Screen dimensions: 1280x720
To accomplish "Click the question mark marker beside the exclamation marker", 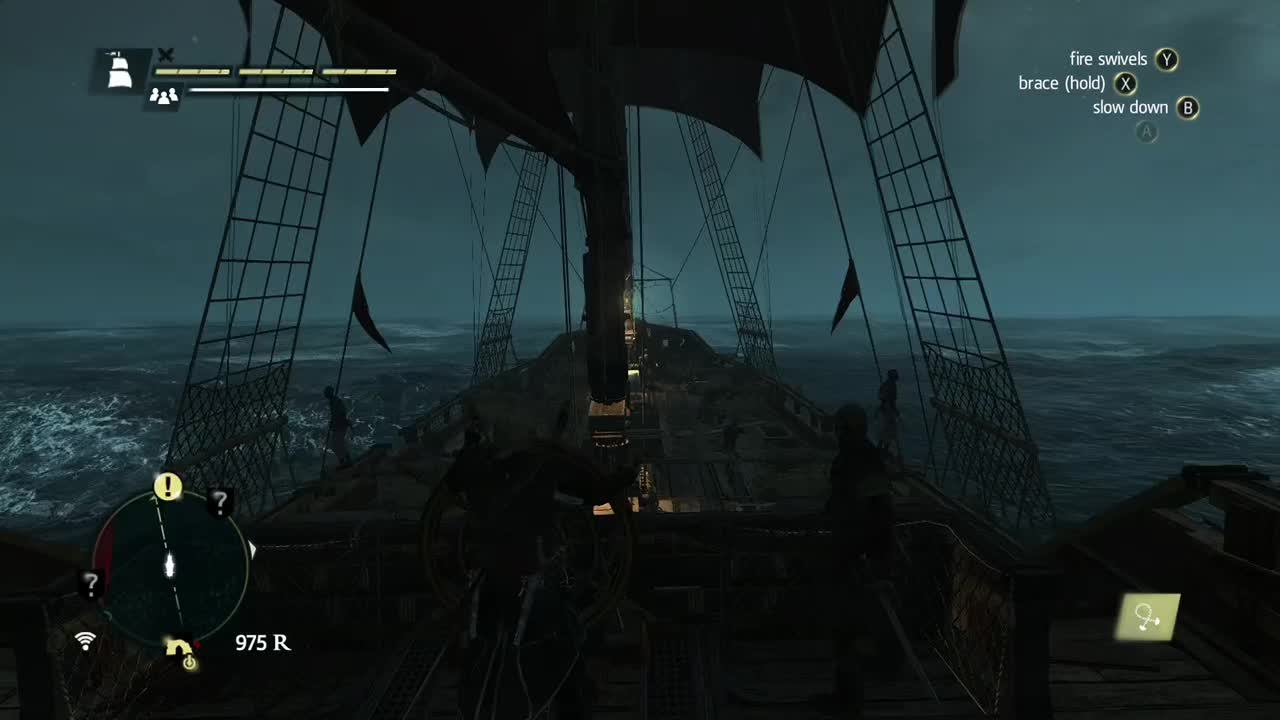I will point(221,503).
